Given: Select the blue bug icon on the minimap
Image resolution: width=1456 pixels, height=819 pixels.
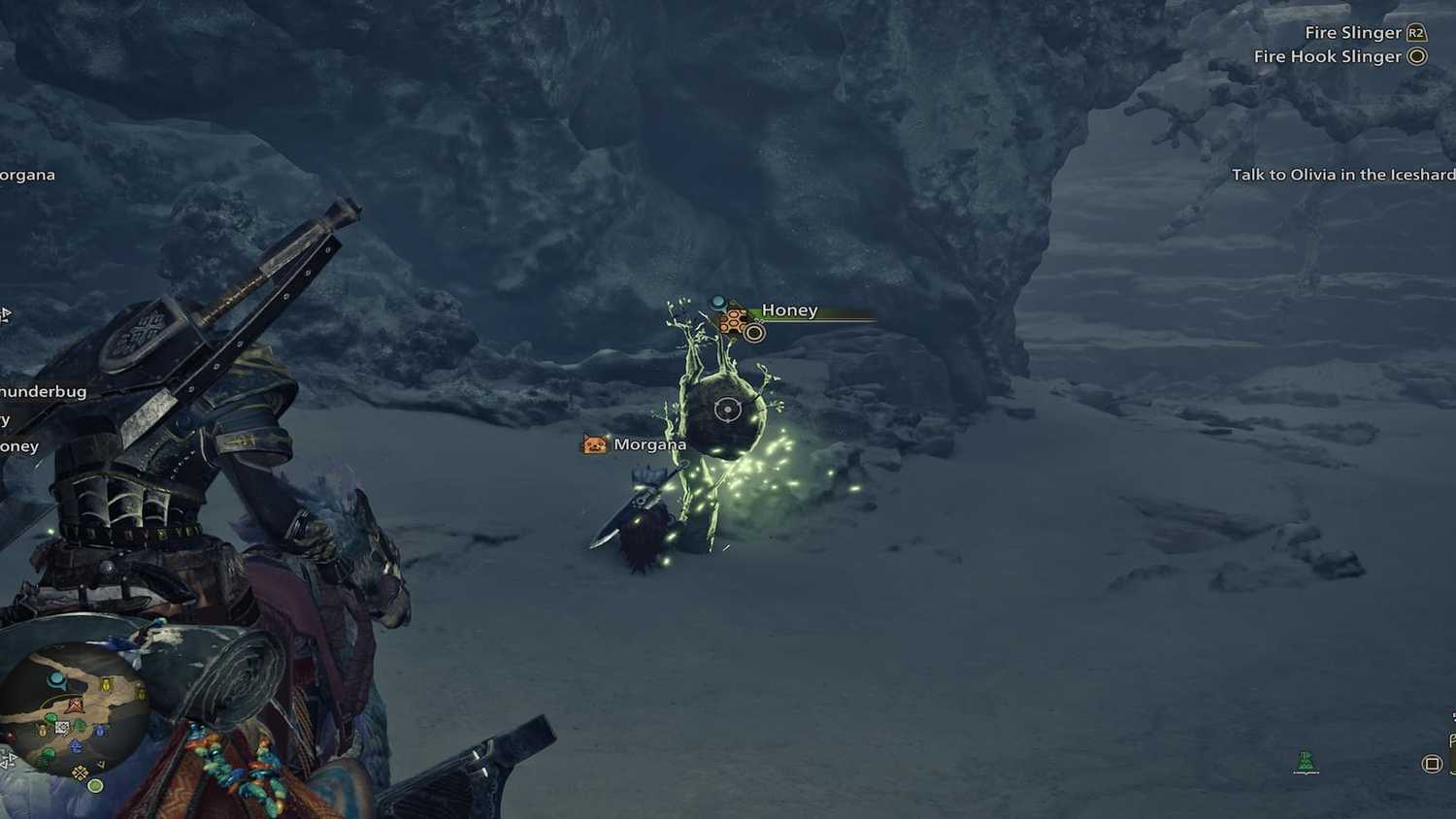Looking at the screenshot, I should pos(99,732).
